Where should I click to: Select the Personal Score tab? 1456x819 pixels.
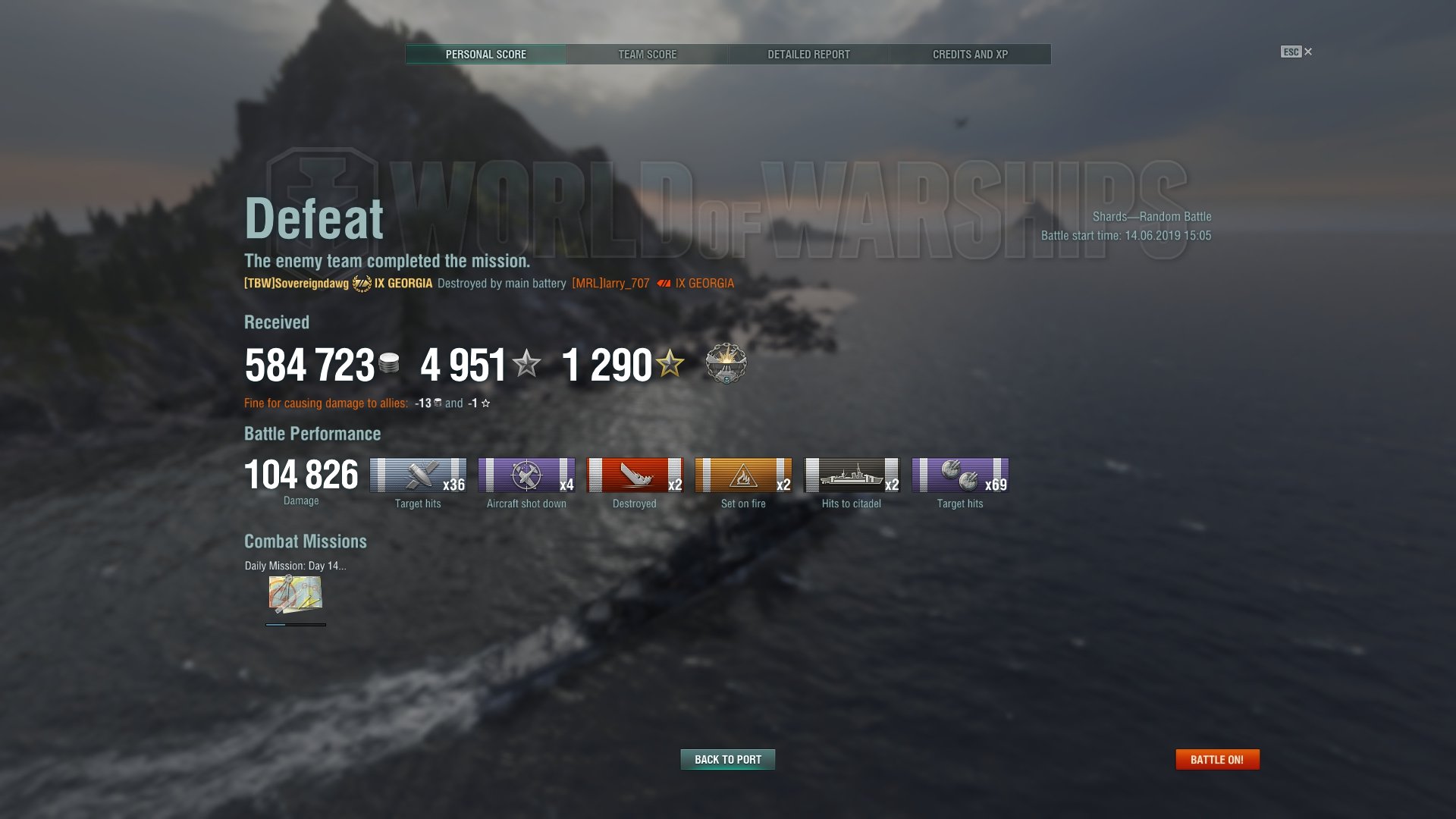[x=485, y=55]
